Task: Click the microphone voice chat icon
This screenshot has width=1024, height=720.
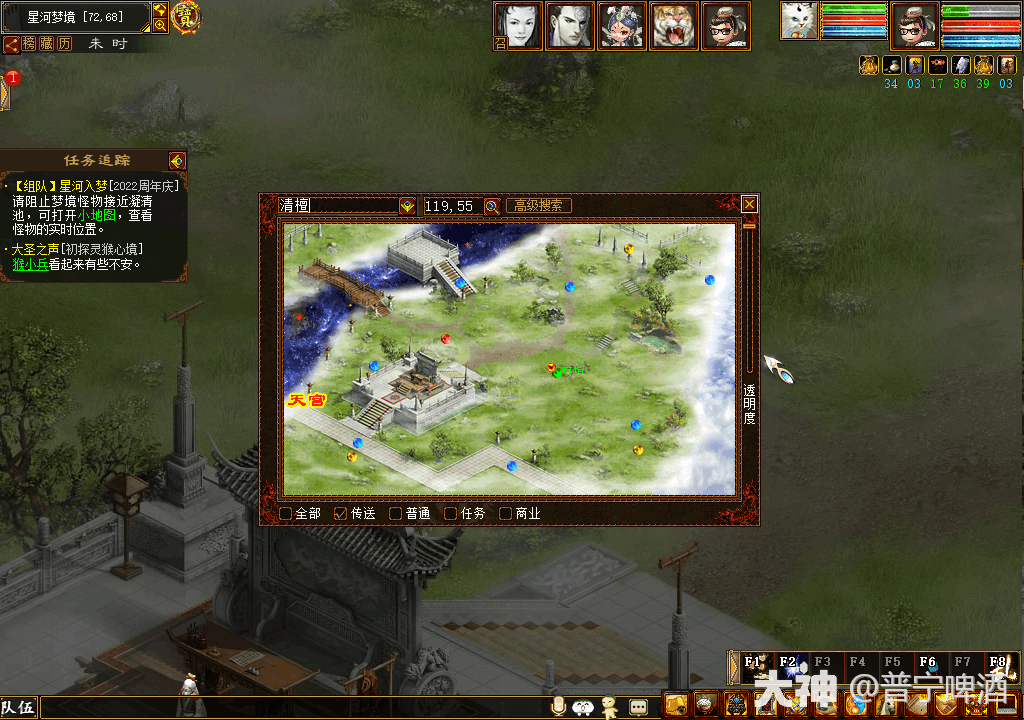Action: [558, 707]
